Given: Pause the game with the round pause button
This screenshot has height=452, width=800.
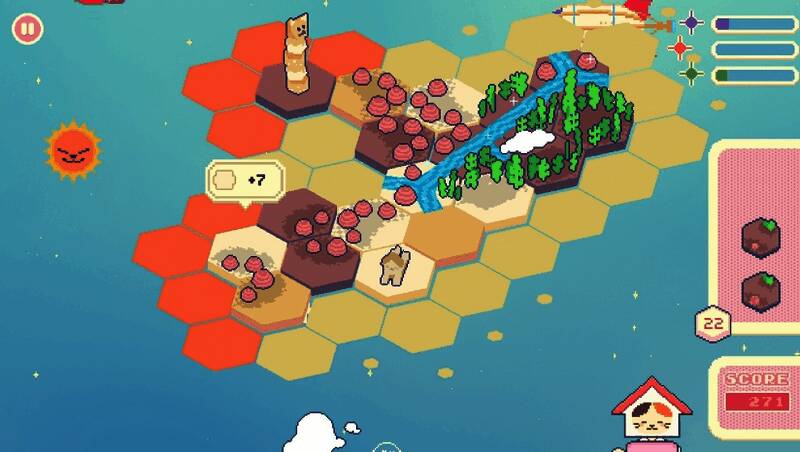Looking at the screenshot, I should tap(27, 29).
